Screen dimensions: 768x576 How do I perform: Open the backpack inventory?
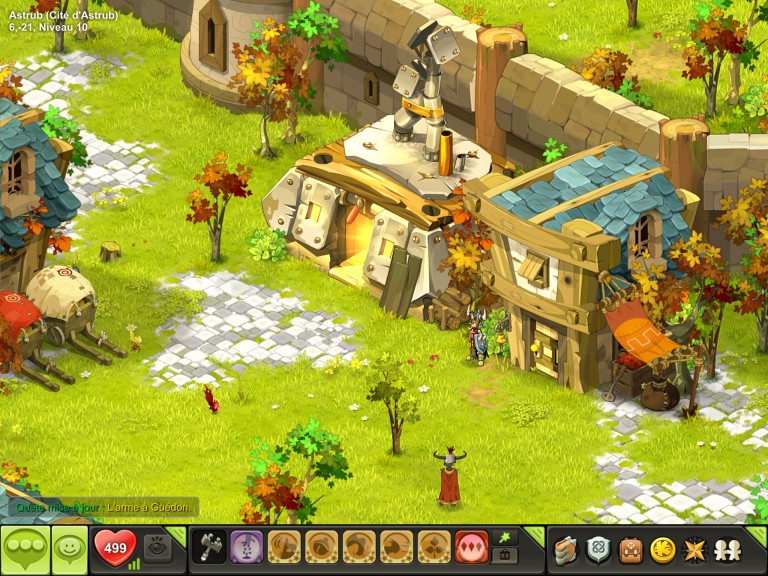click(630, 549)
